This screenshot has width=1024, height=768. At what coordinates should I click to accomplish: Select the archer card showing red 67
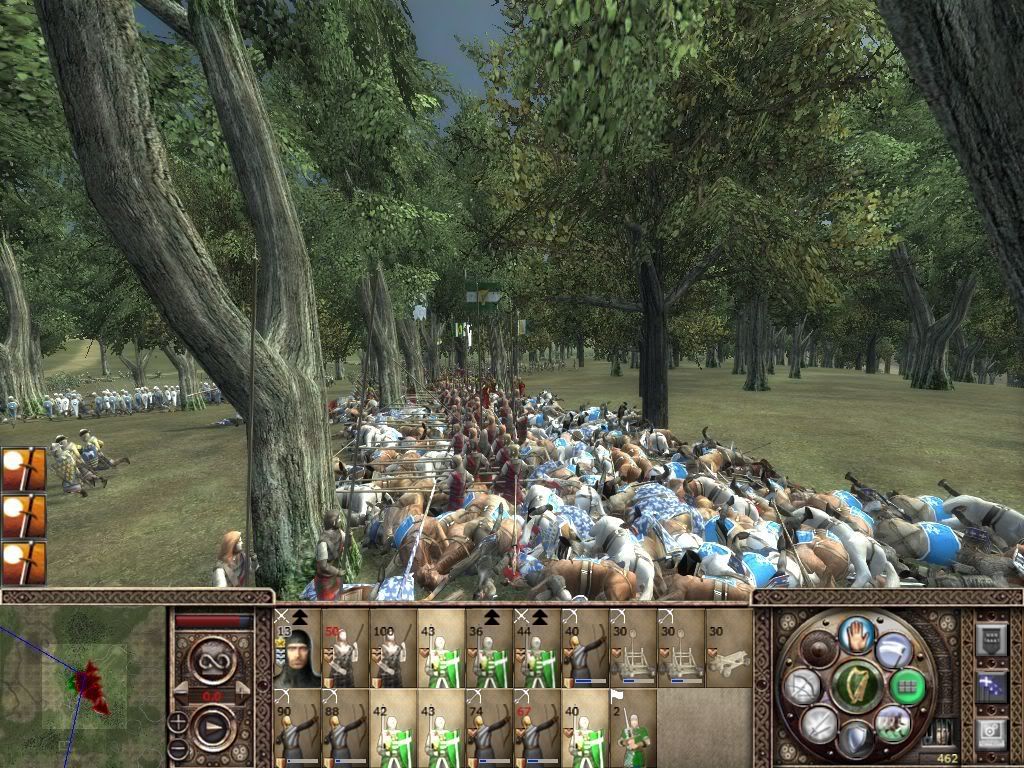click(x=536, y=726)
